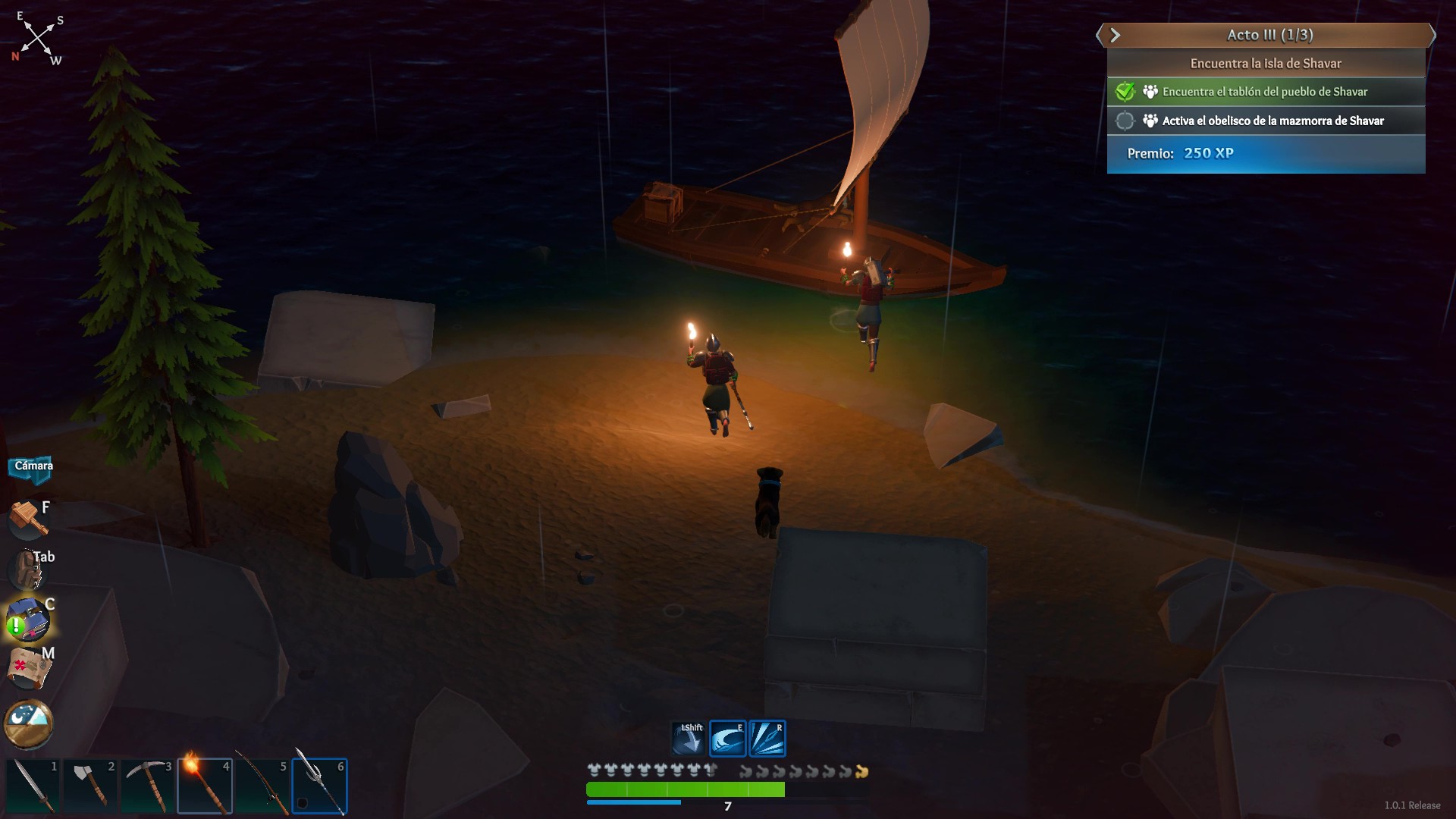The height and width of the screenshot is (819, 1456).
Task: Select the sword in hotbar slot 1
Action: [x=33, y=786]
